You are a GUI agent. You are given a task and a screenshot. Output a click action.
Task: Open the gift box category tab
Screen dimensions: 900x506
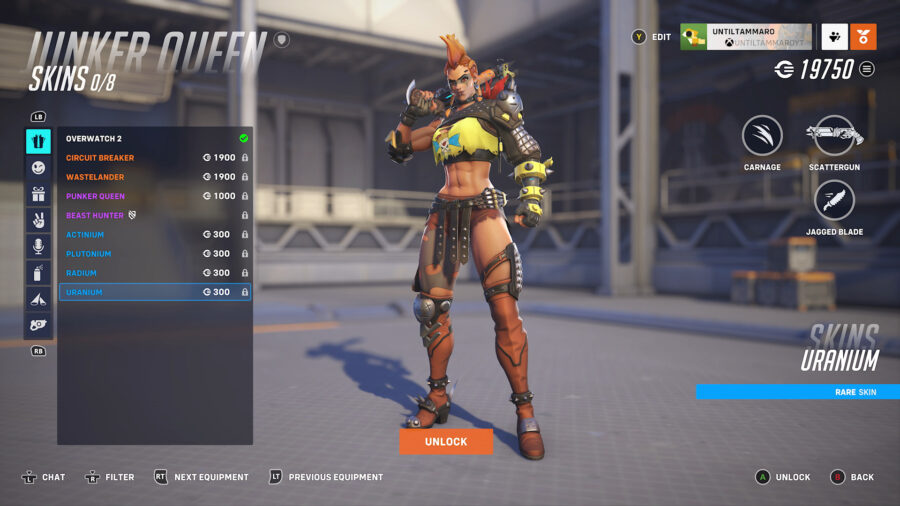click(38, 194)
